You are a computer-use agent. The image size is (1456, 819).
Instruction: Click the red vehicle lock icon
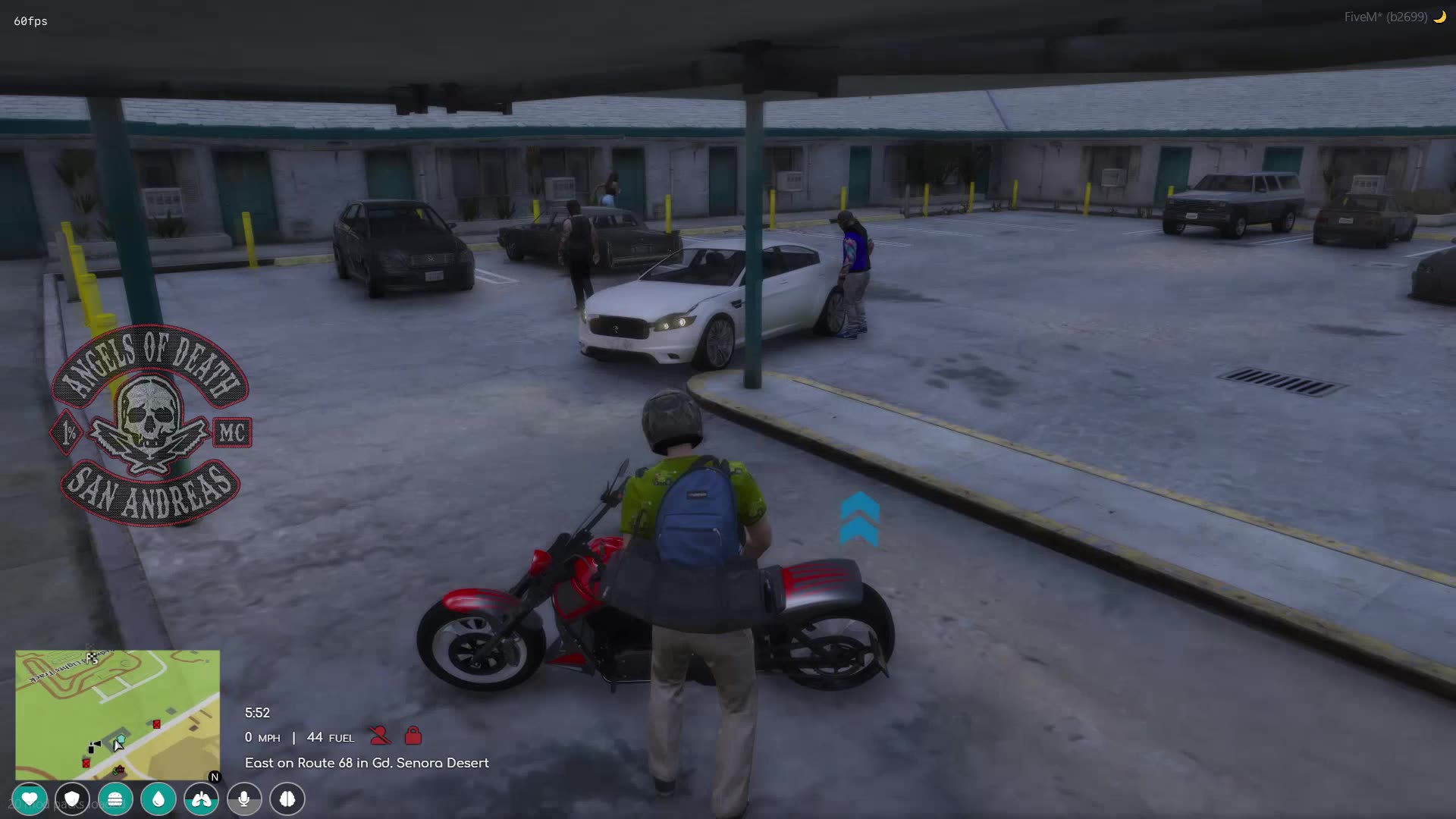pyautogui.click(x=412, y=736)
